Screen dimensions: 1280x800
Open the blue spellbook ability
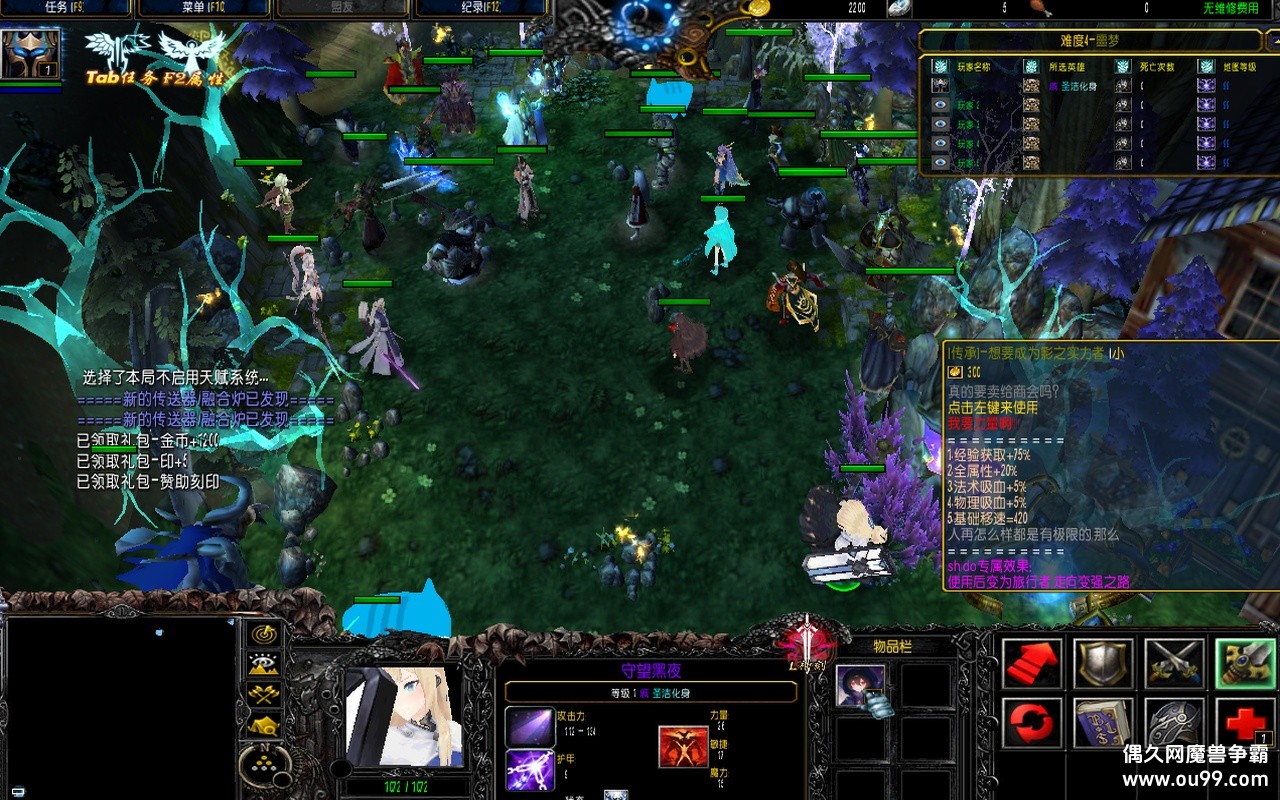coord(1103,722)
